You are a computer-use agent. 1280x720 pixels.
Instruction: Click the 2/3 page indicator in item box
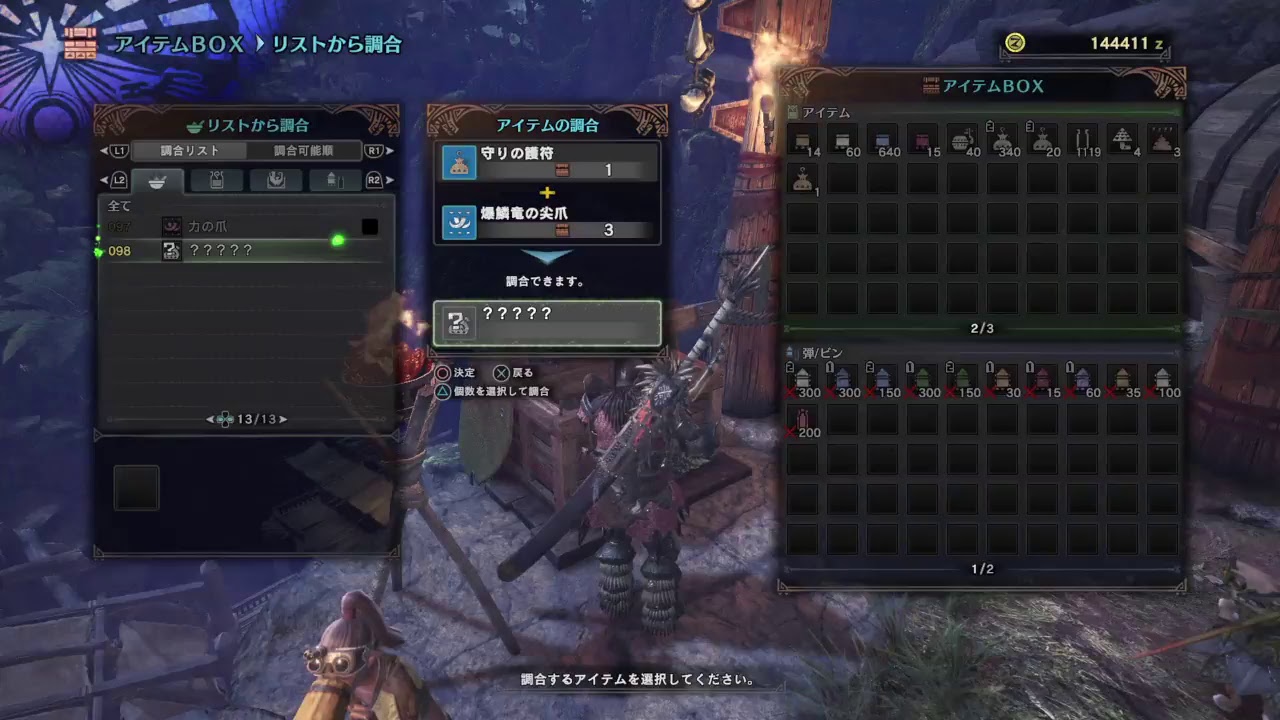click(982, 328)
